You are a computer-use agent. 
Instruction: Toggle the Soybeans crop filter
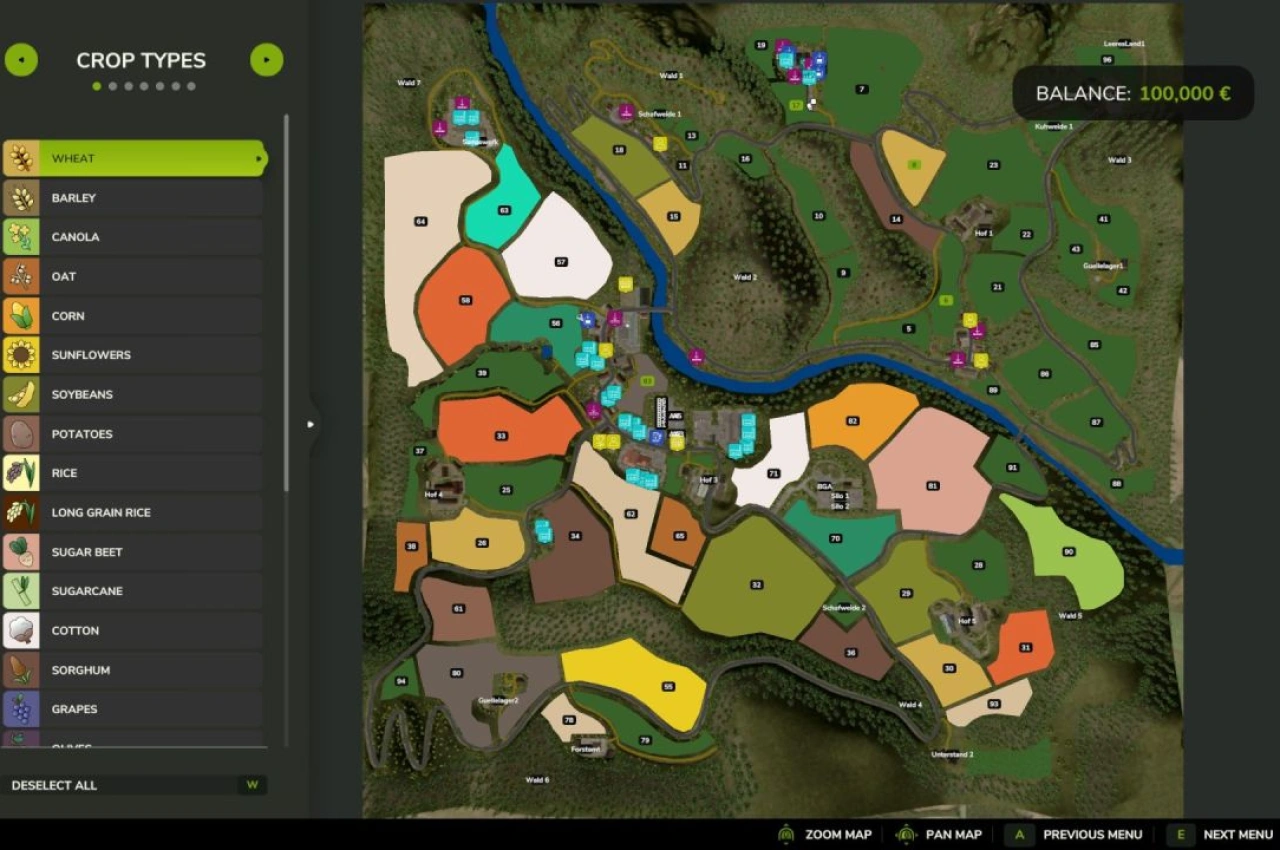135,394
